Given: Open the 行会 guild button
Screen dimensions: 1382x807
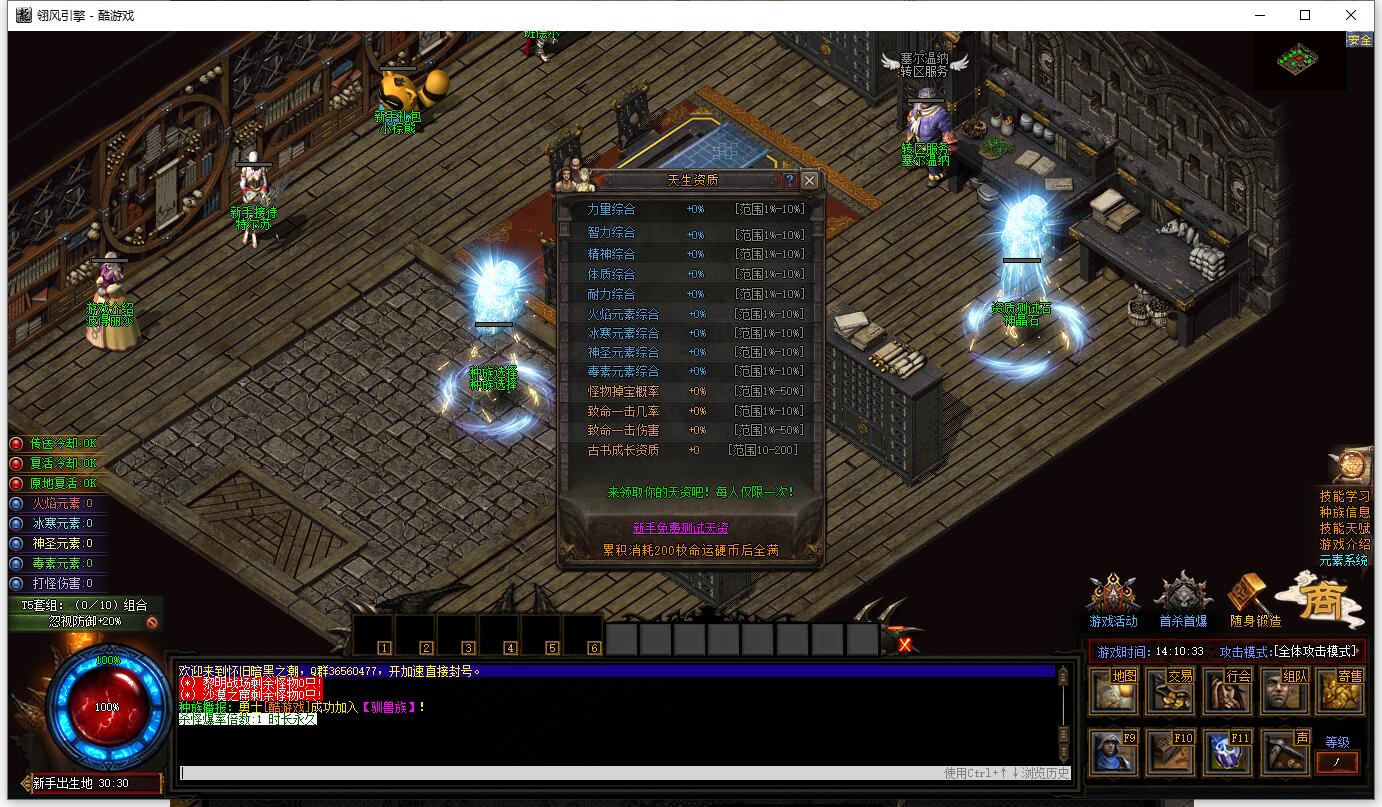Looking at the screenshot, I should coord(1228,690).
